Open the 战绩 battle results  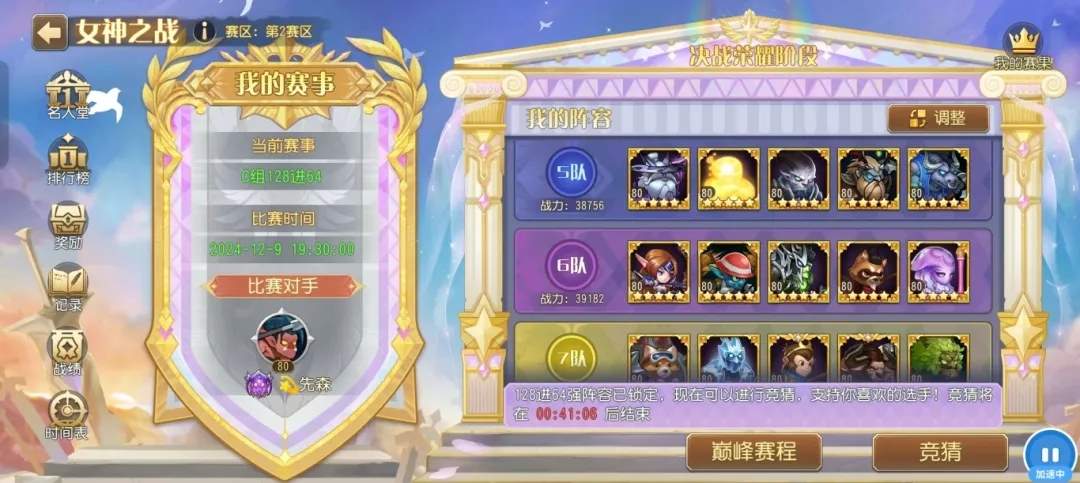click(x=68, y=352)
